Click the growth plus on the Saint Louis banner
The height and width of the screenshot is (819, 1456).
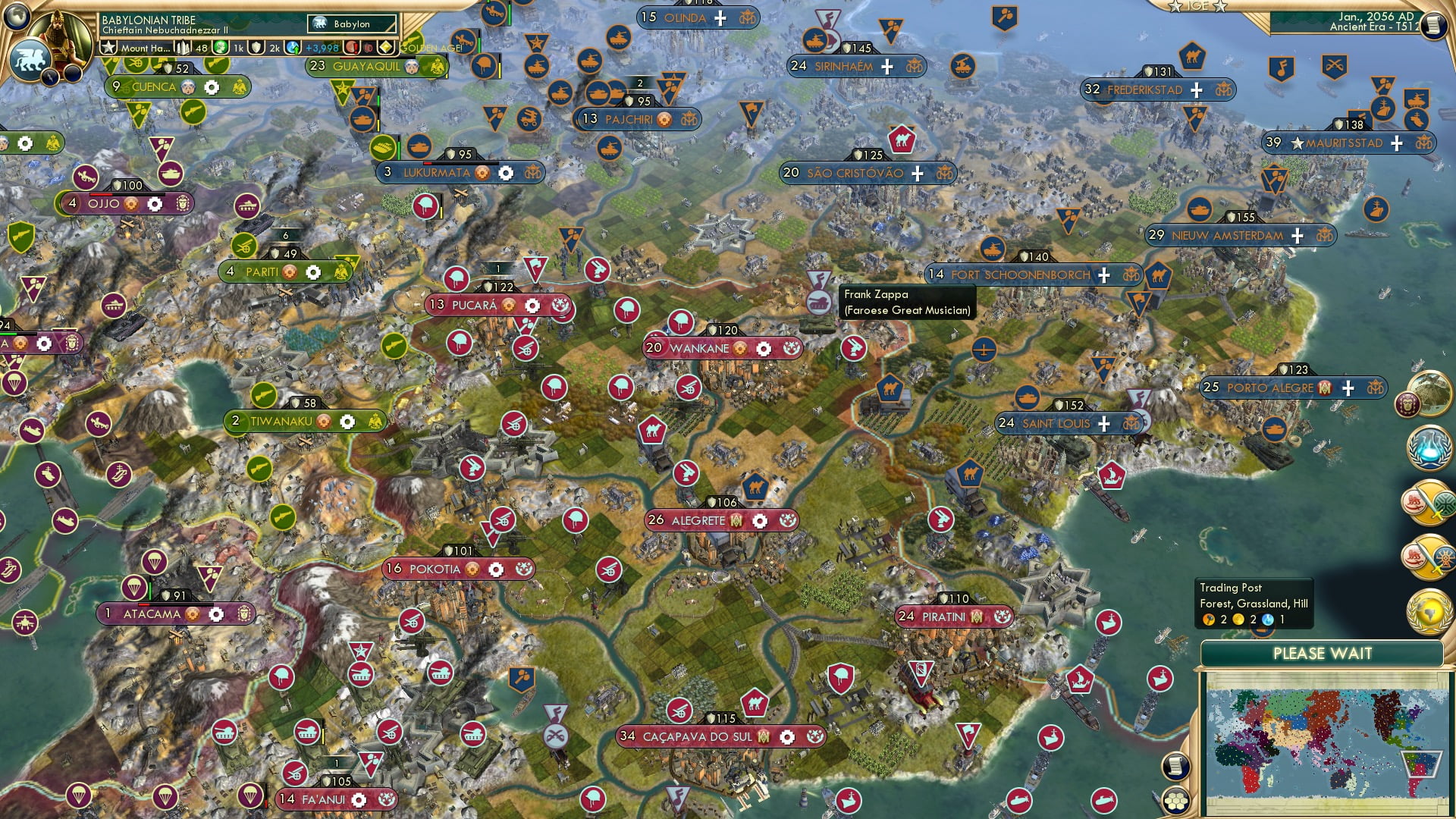pos(1104,423)
